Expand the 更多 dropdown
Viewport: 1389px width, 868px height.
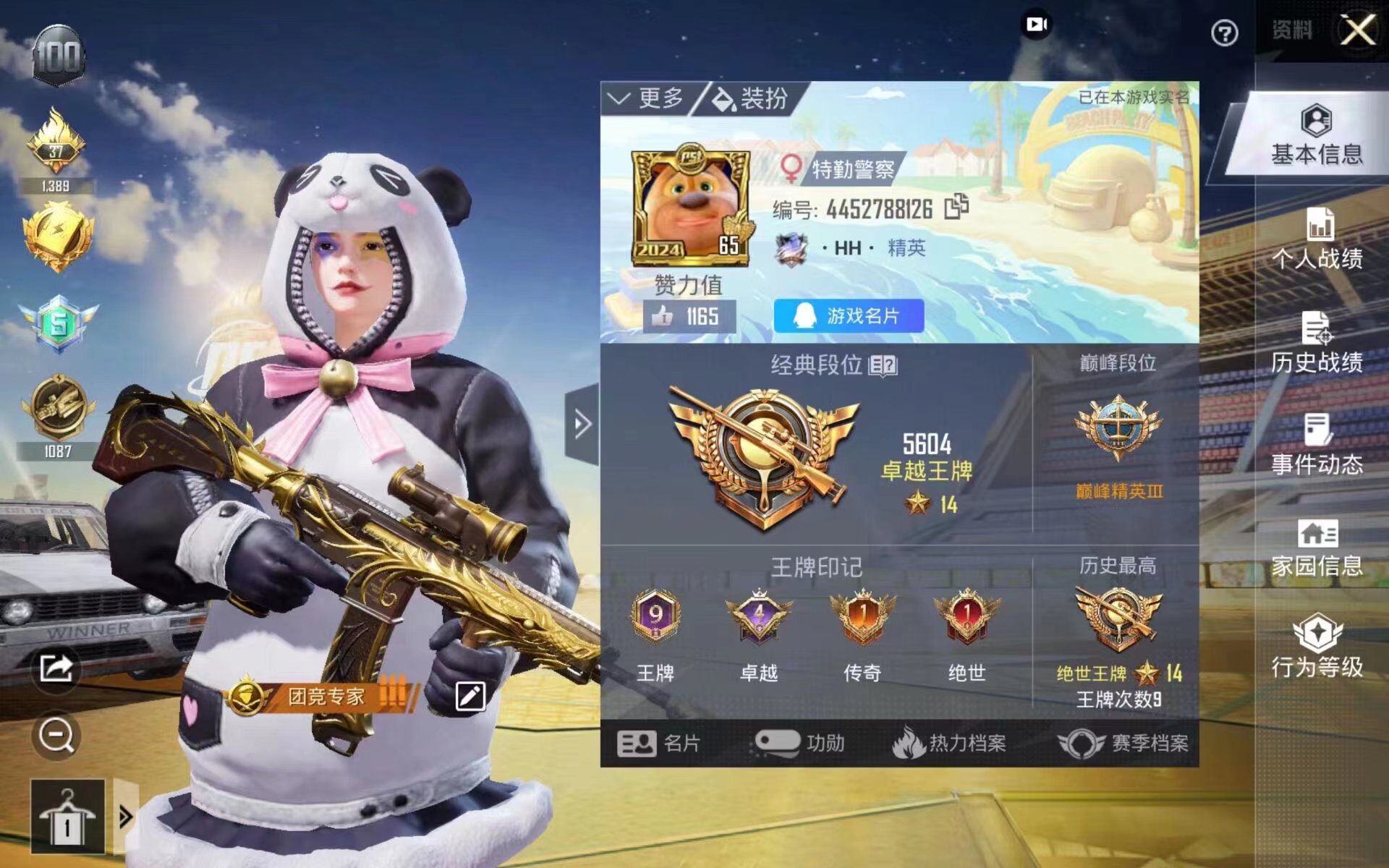pyautogui.click(x=646, y=98)
